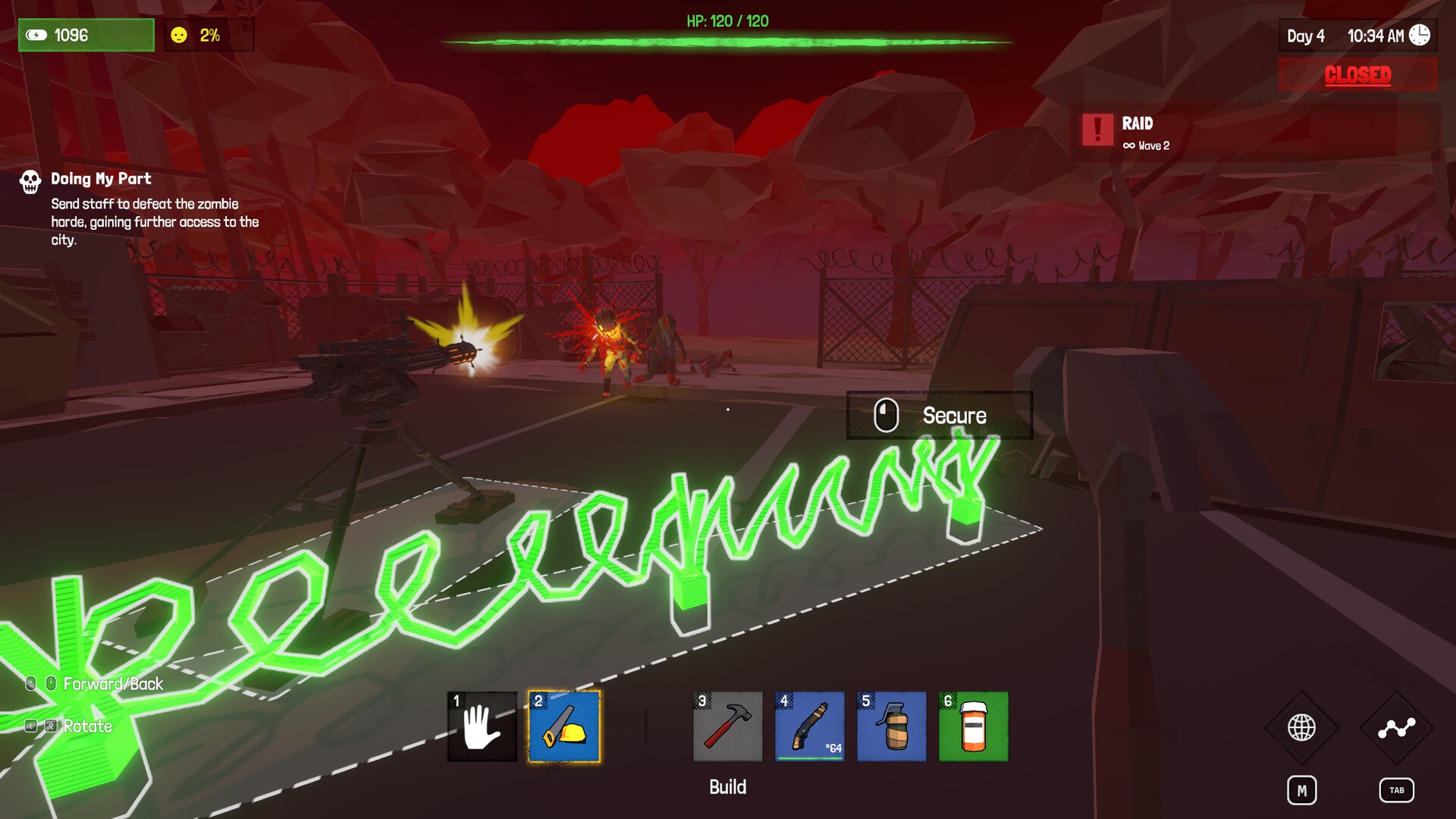Select the open hand hotbar slot
The height and width of the screenshot is (819, 1456).
pyautogui.click(x=482, y=726)
